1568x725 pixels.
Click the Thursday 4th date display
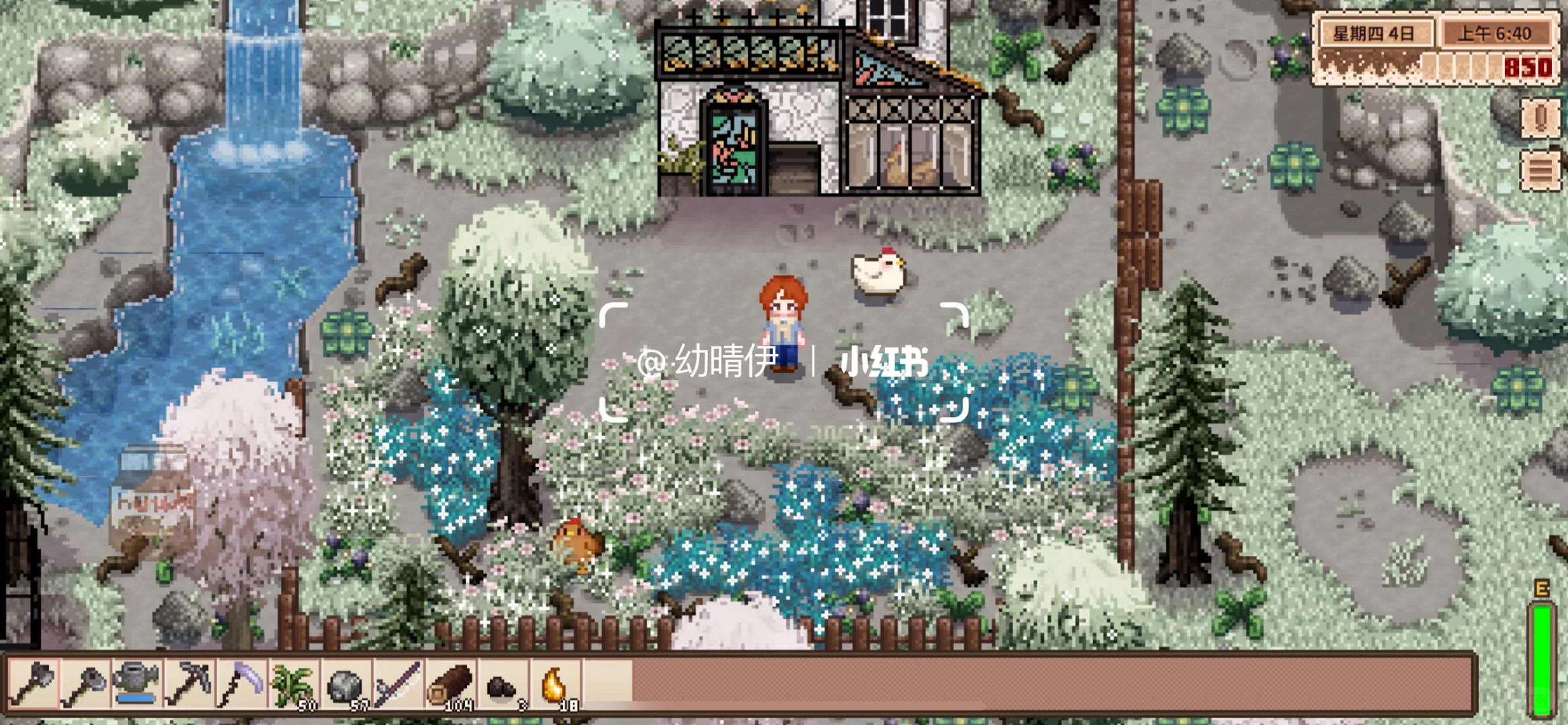click(x=1375, y=32)
